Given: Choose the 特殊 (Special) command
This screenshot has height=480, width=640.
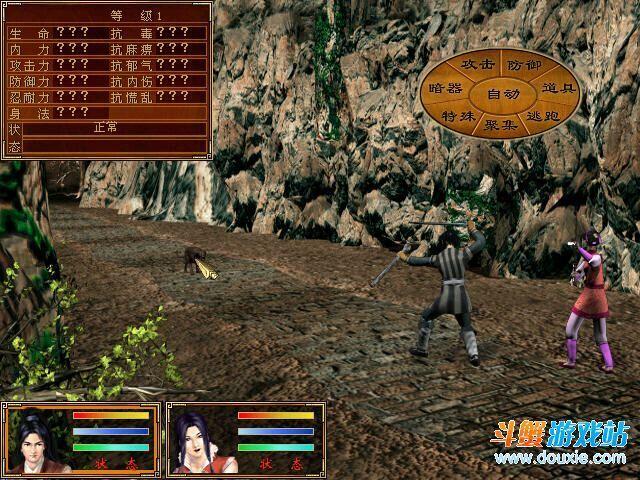Looking at the screenshot, I should pos(458,117).
